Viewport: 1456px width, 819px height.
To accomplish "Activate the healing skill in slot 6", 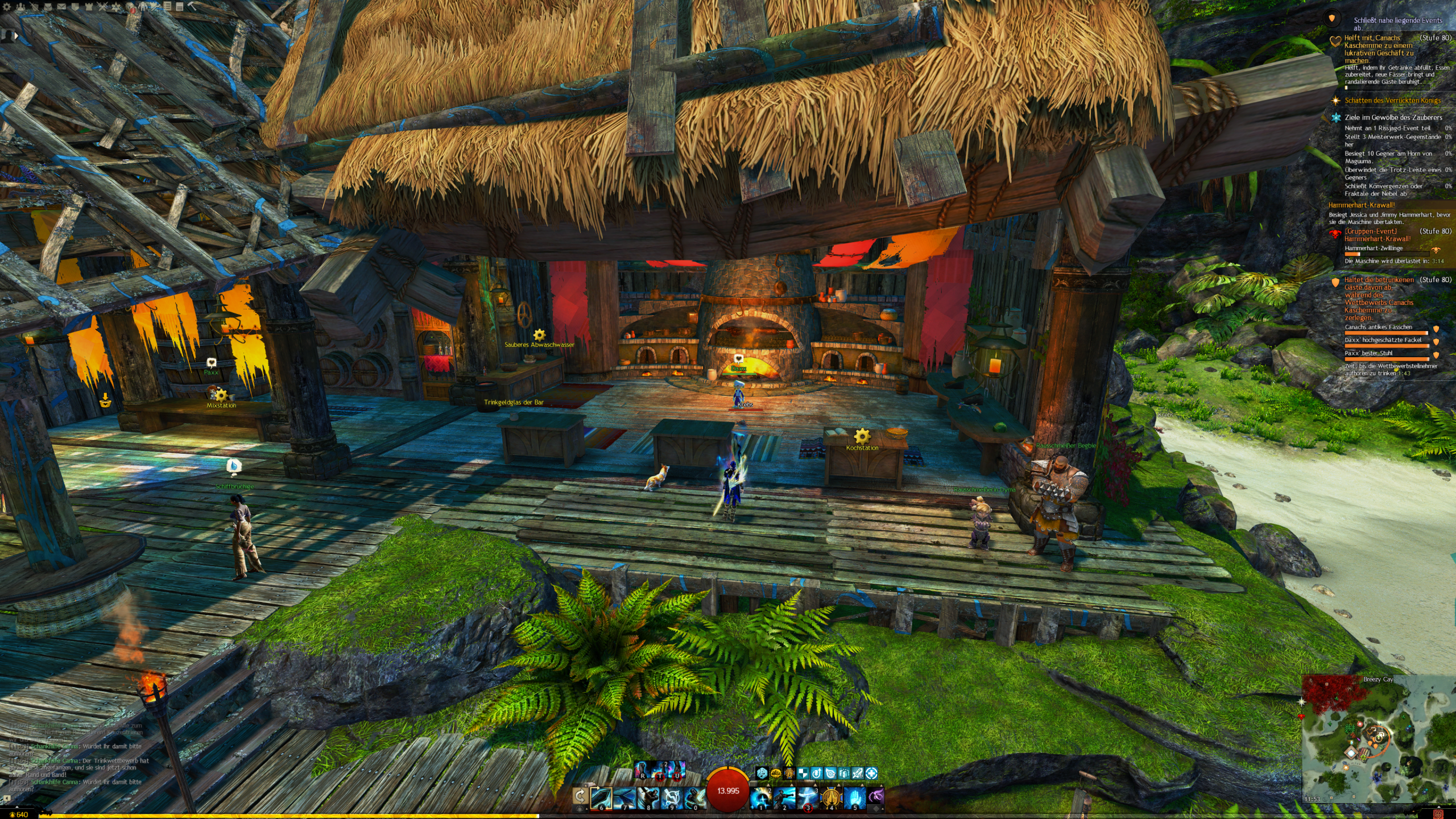I will coord(601,798).
